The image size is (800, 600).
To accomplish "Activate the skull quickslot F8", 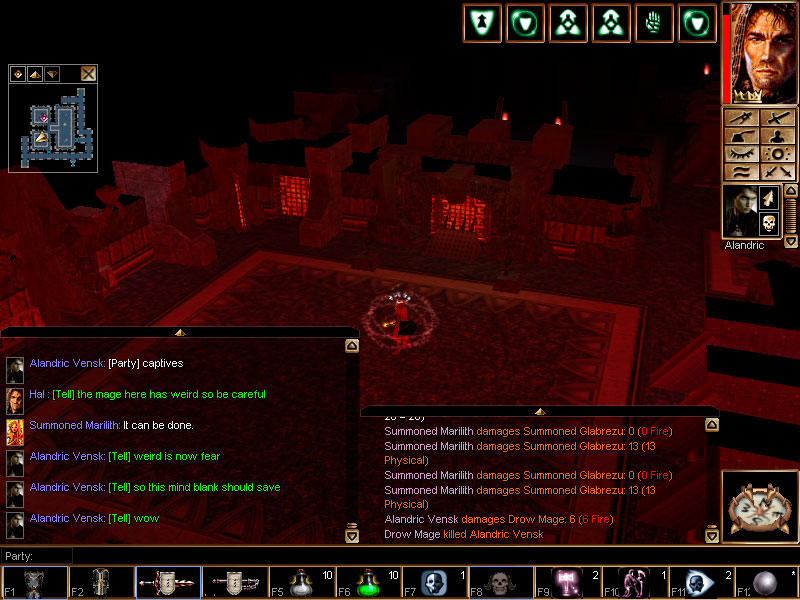I will click(x=498, y=583).
